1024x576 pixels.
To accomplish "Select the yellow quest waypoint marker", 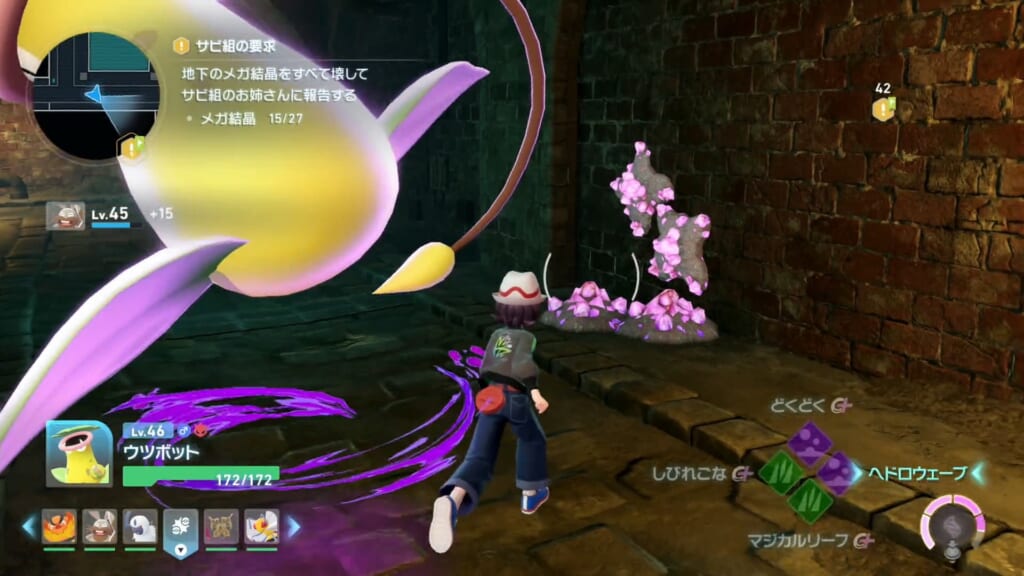I will 882,107.
